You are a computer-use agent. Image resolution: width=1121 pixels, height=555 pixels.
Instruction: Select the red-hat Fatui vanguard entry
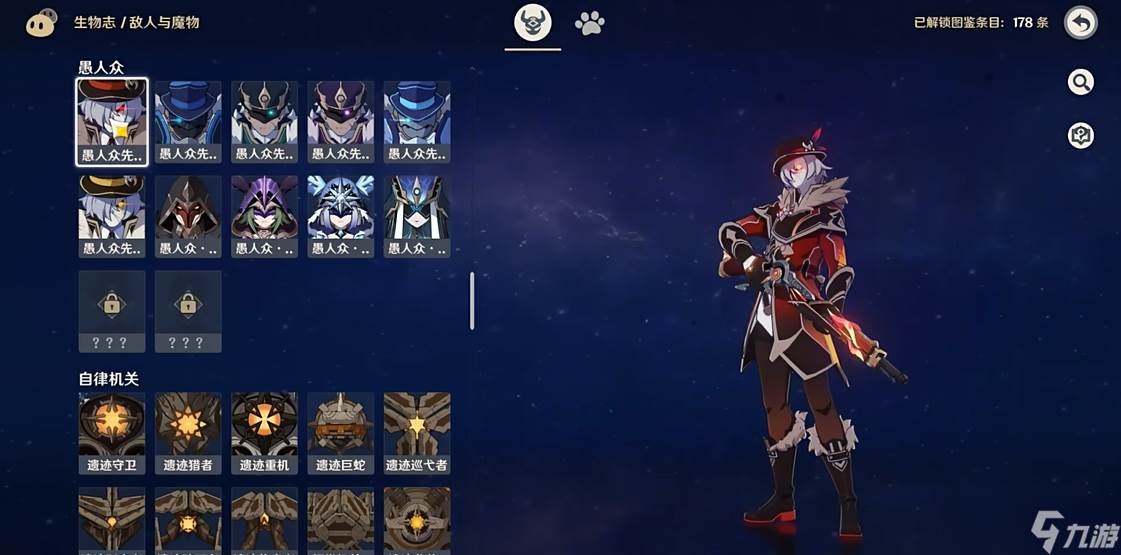112,121
